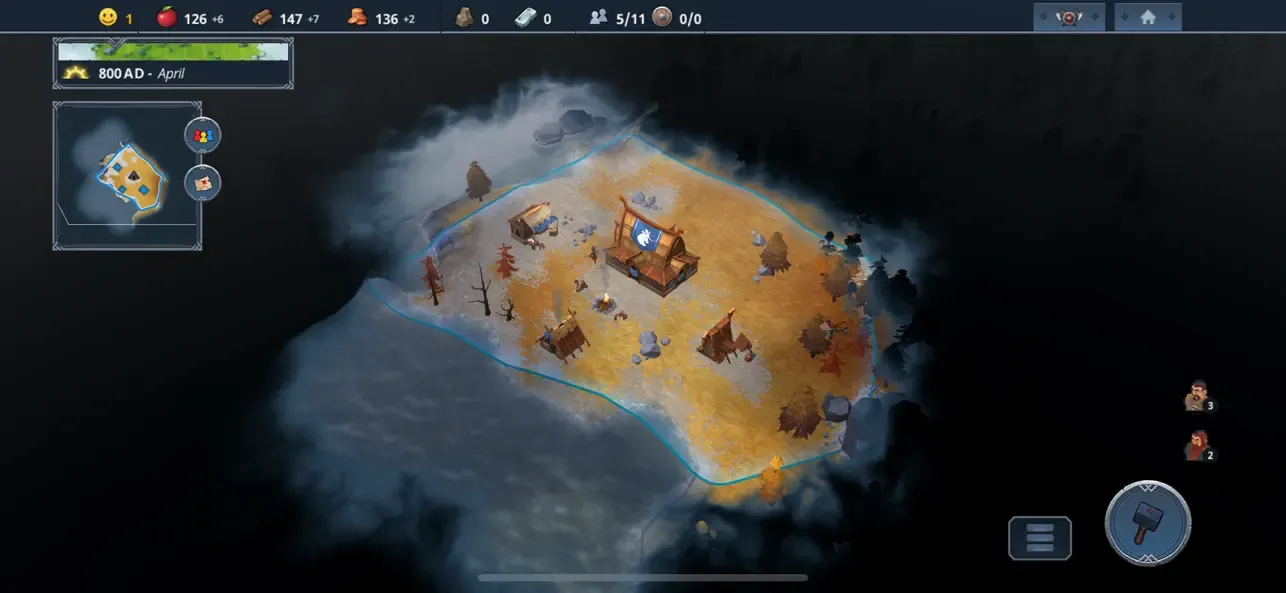The height and width of the screenshot is (593, 1286).
Task: Tap the stone resource icon
Action: (464, 17)
